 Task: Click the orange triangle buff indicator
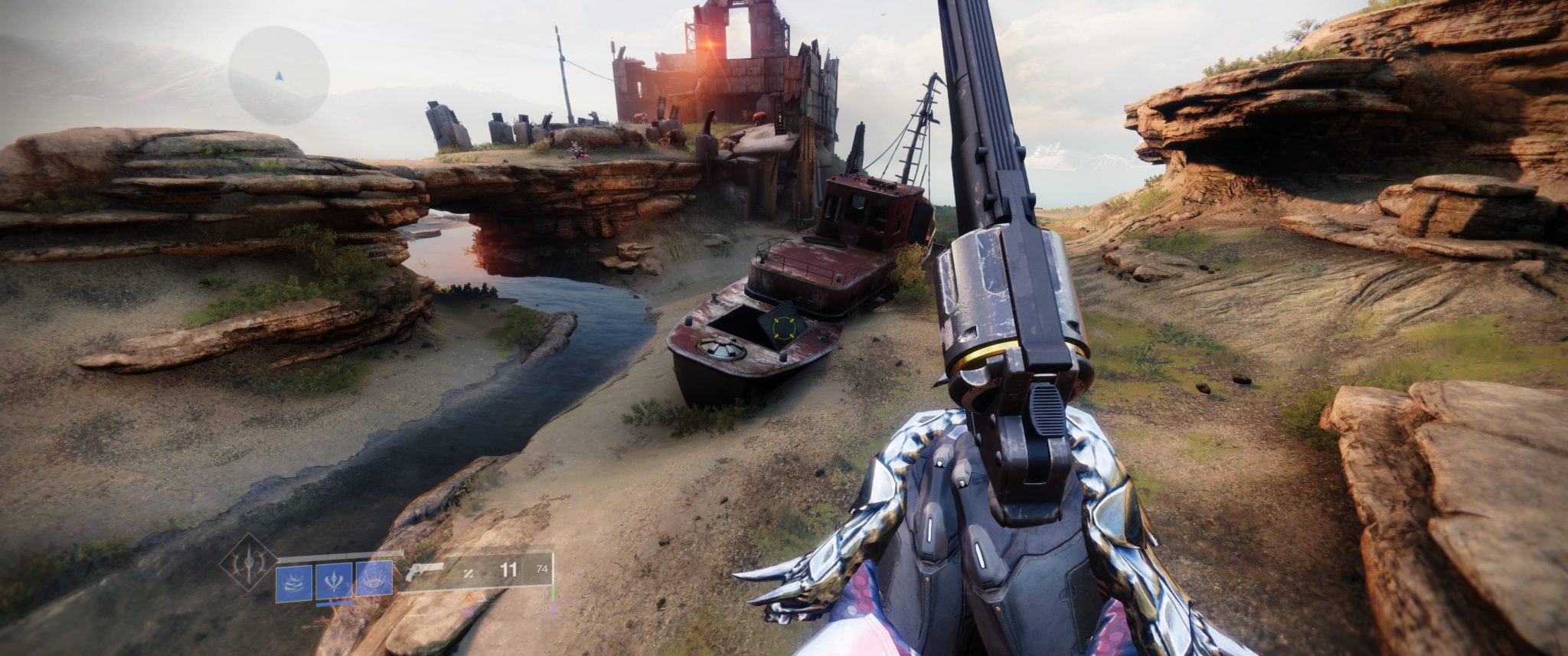tap(468, 596)
